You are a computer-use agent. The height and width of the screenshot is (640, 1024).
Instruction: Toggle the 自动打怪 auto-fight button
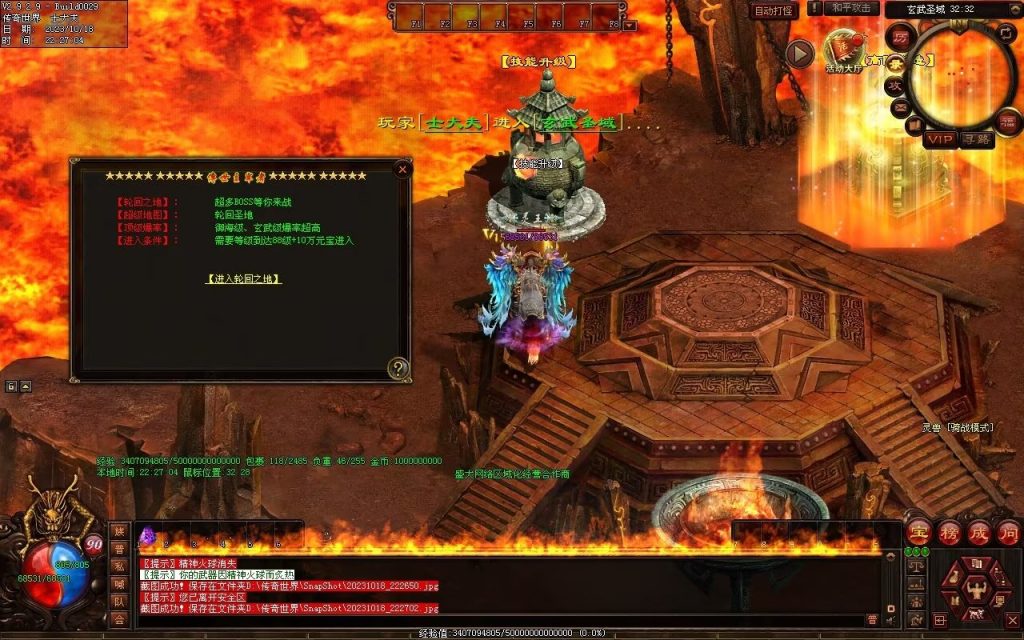tap(774, 10)
